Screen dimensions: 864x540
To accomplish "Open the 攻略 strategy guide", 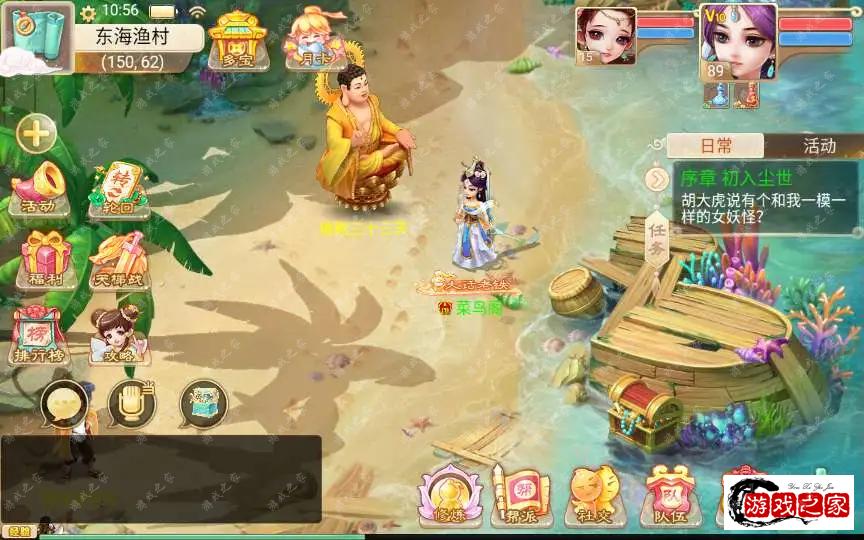I will (x=118, y=334).
